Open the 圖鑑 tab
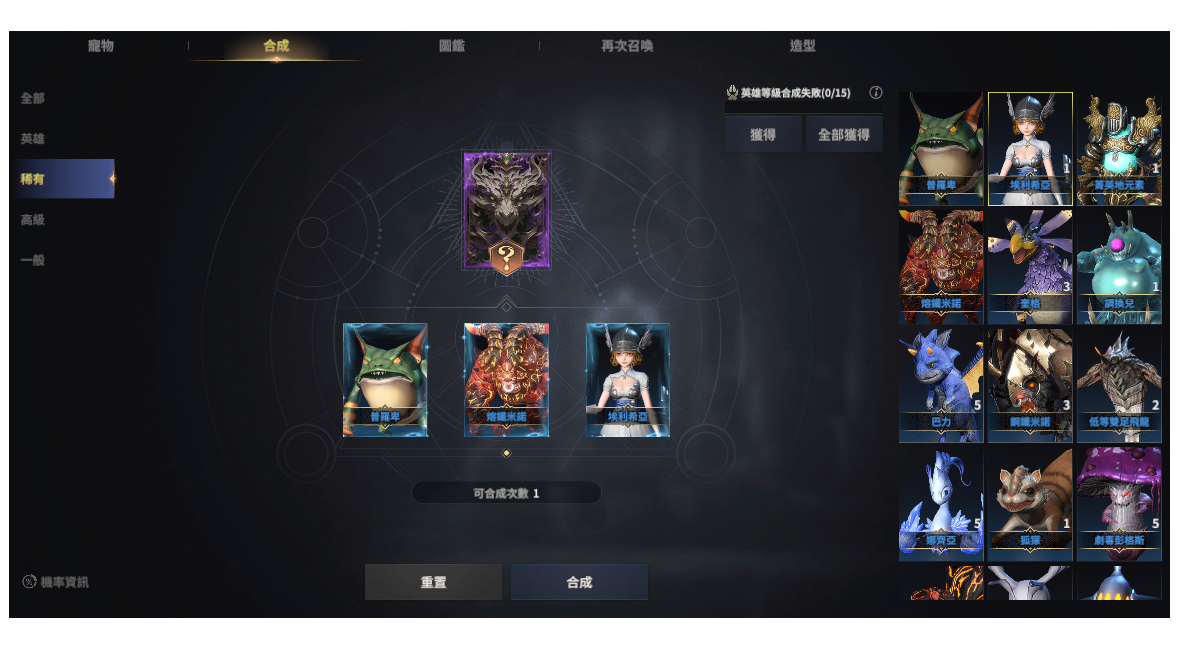Viewport: 1180px width, 650px height. [x=452, y=46]
